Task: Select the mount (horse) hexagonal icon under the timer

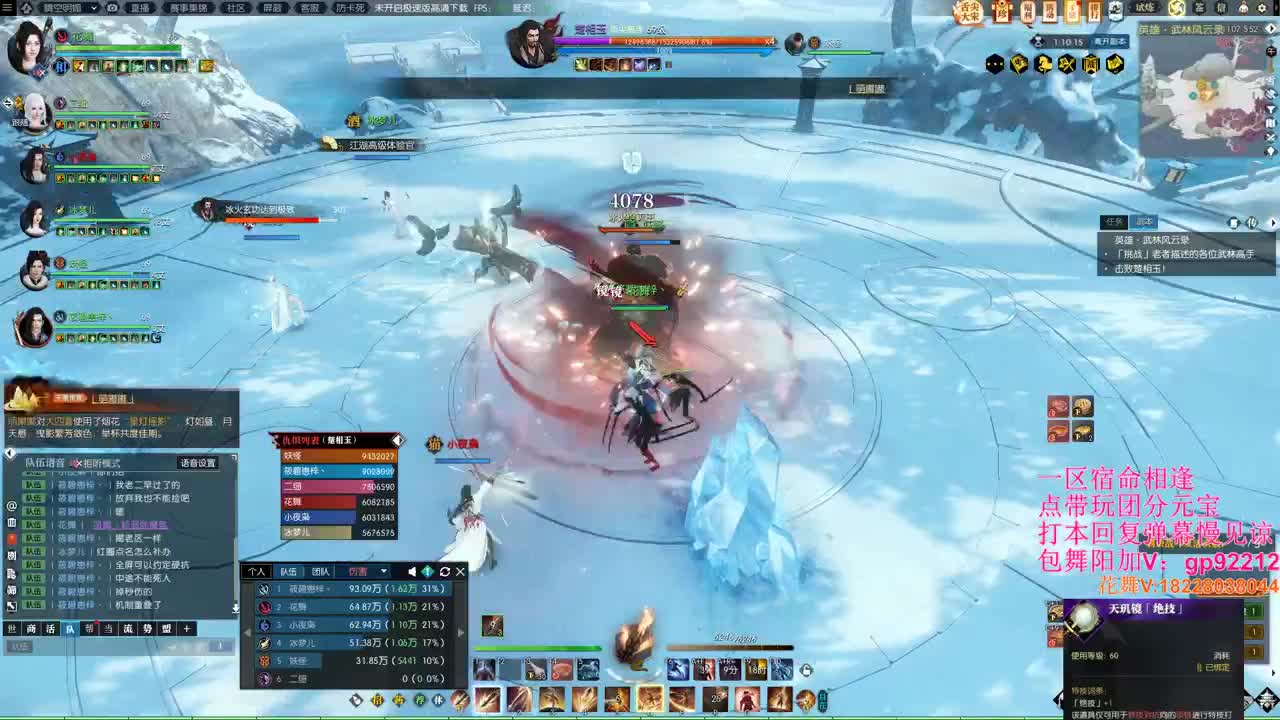Action: pos(1043,64)
